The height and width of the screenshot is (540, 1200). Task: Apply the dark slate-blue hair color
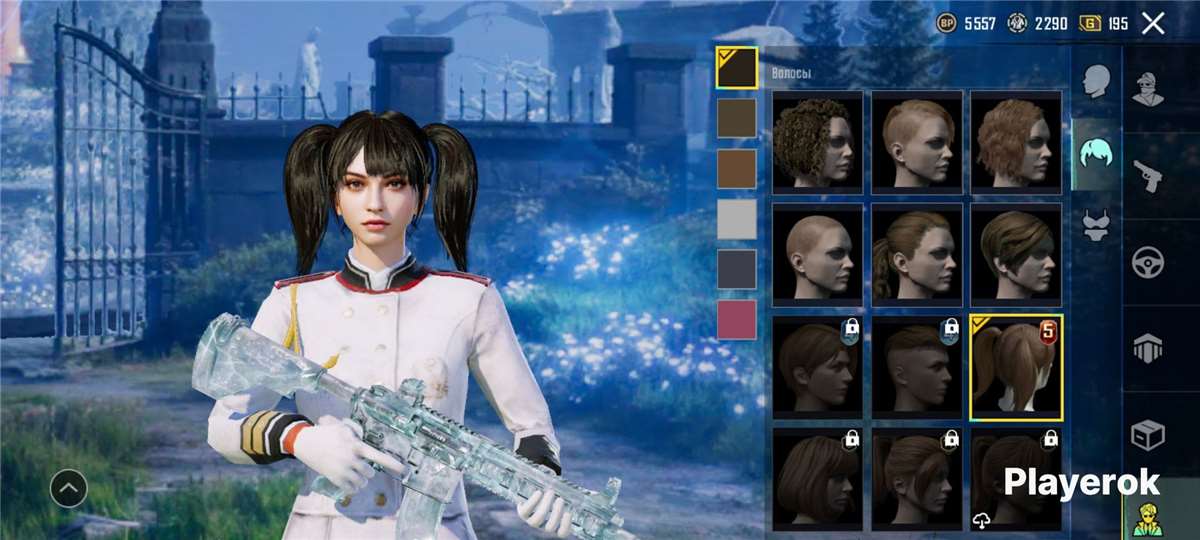737,268
